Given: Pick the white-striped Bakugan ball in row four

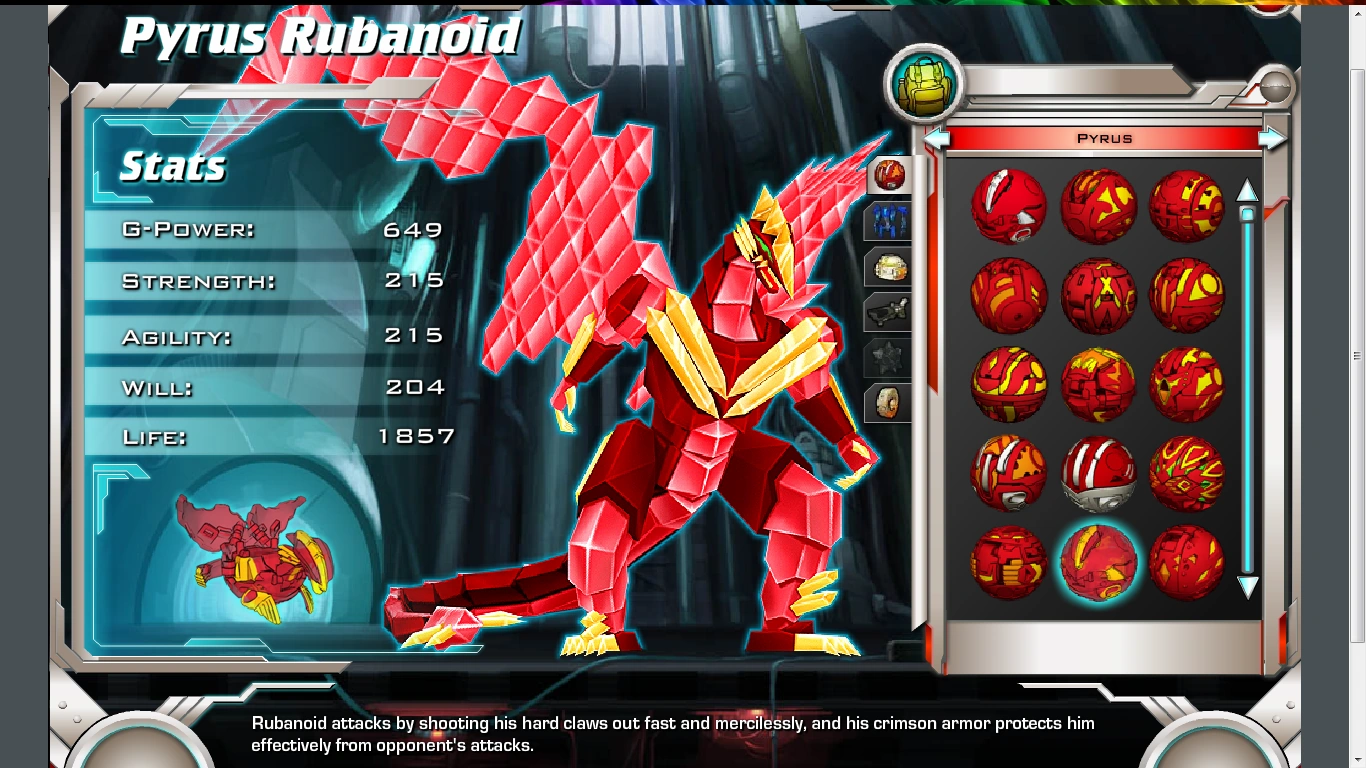Looking at the screenshot, I should tap(1098, 472).
